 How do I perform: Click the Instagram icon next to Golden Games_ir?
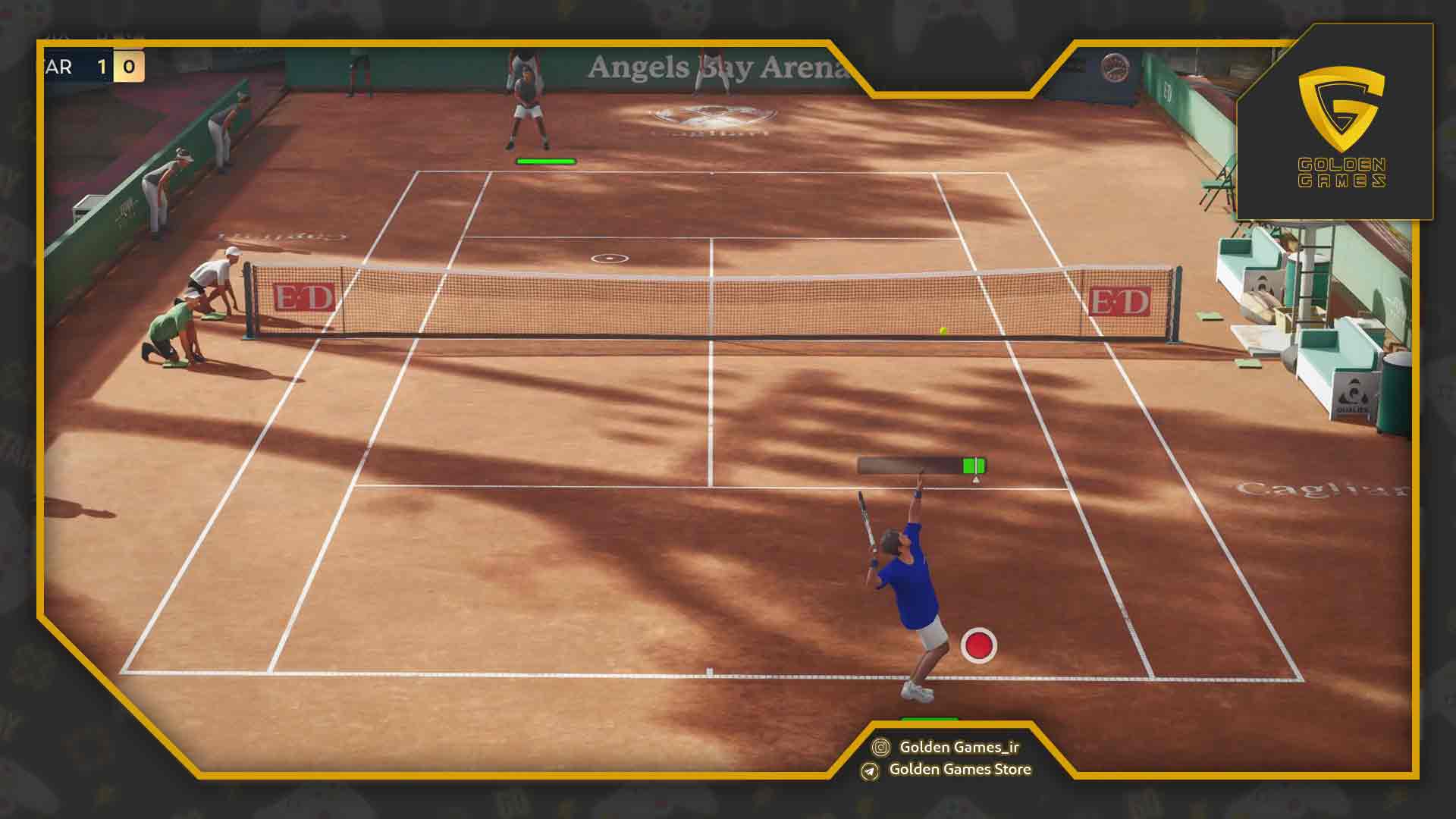click(x=881, y=748)
